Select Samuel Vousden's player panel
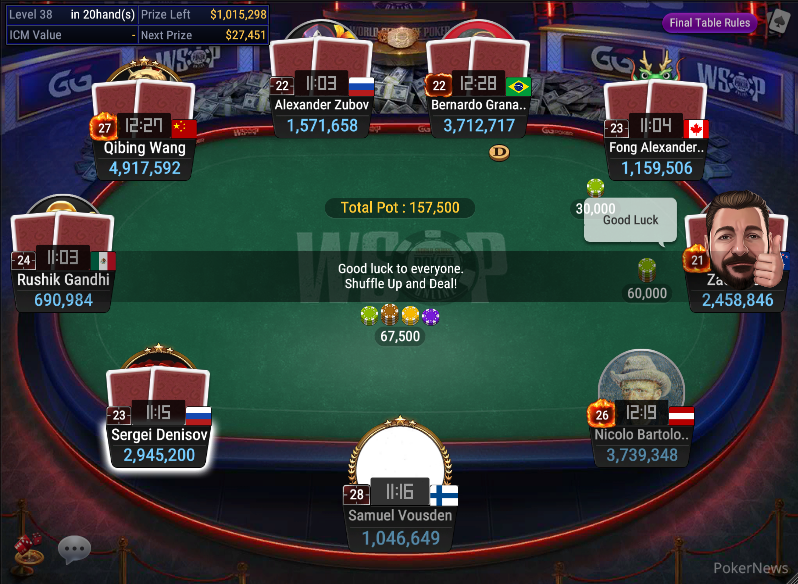798x584 pixels. click(x=400, y=527)
